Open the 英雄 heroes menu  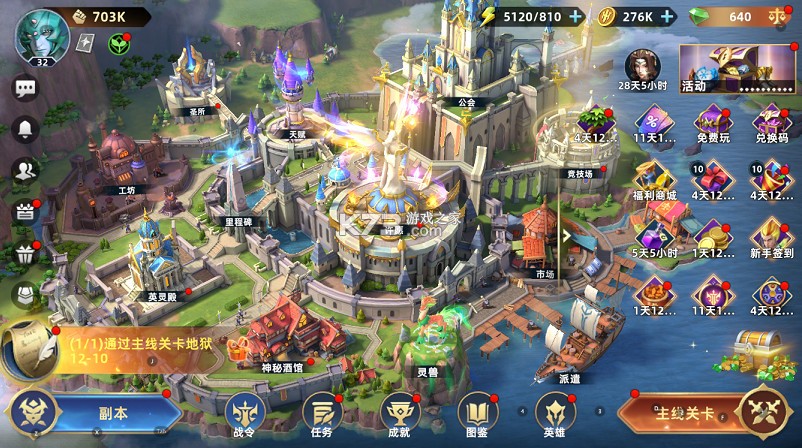pyautogui.click(x=555, y=412)
